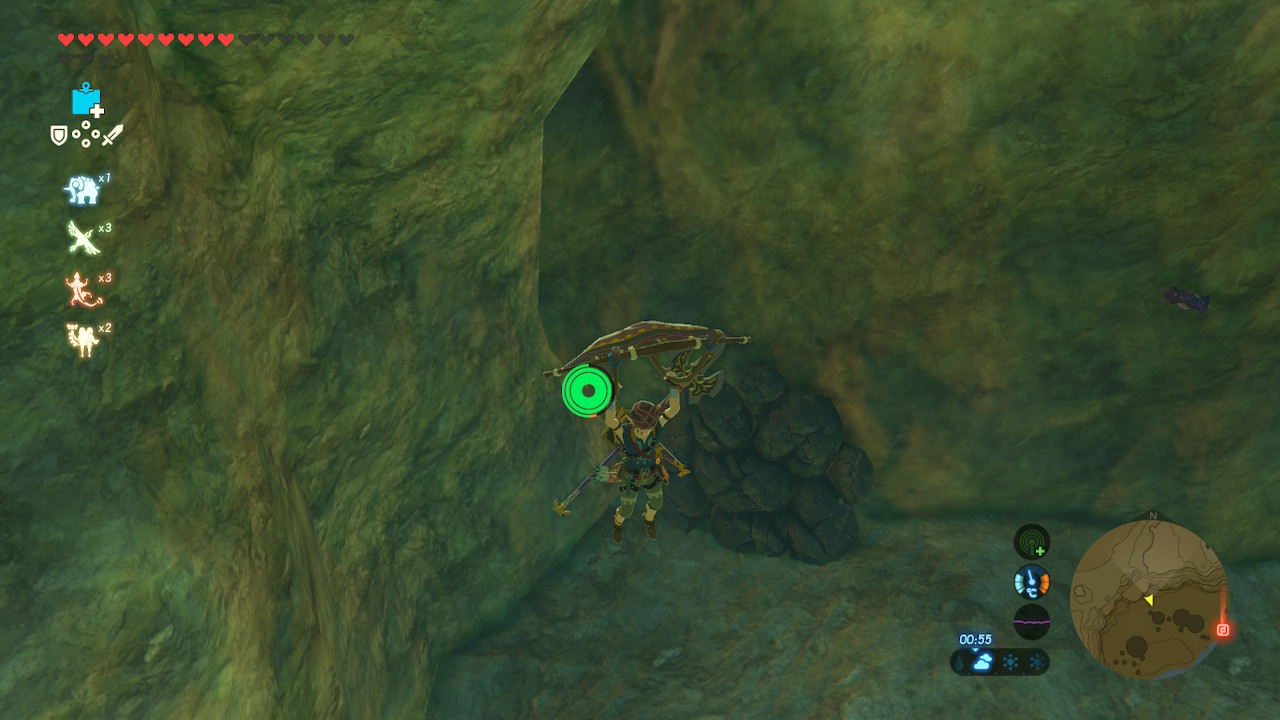
Task: Select the blue rune icon with plus sign
Action: tap(87, 99)
